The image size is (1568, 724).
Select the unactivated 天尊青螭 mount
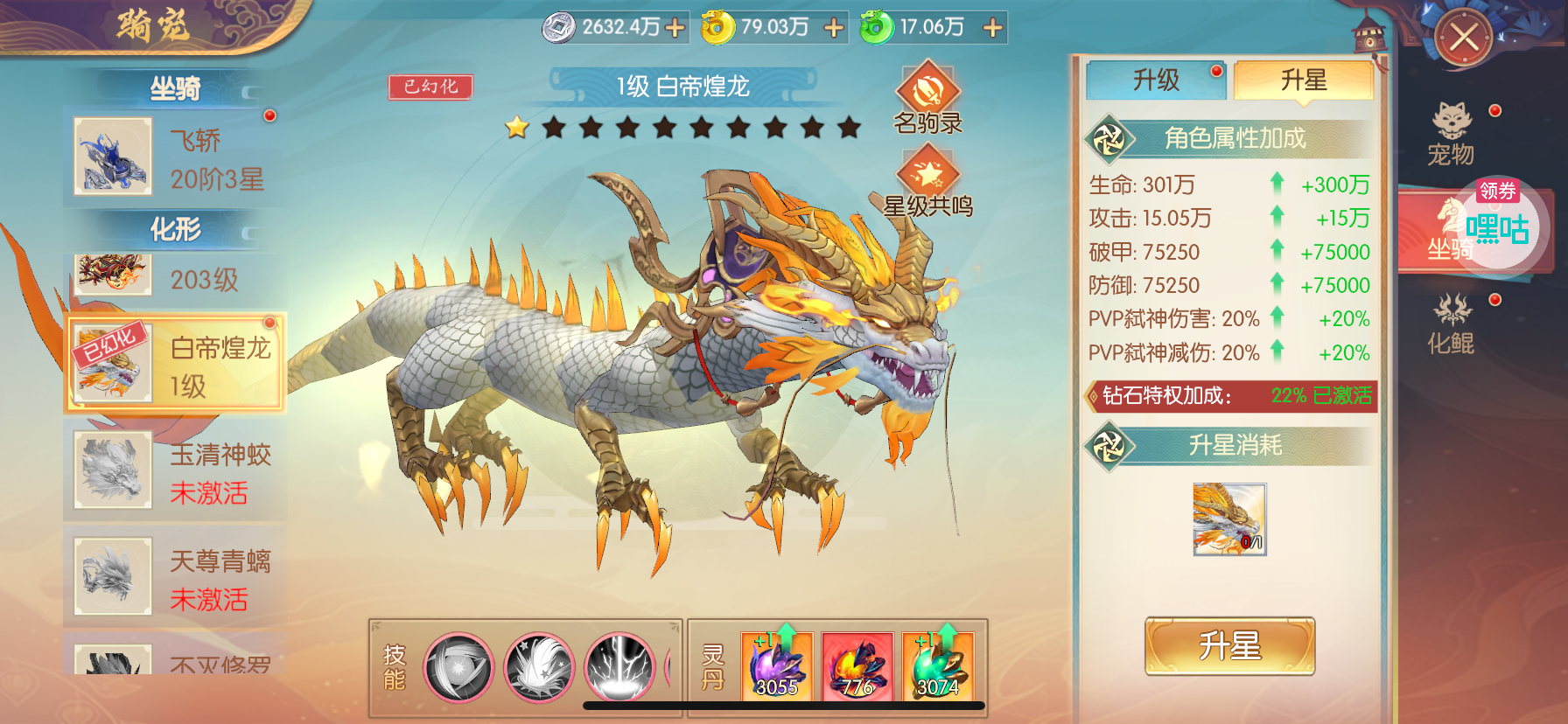point(175,578)
